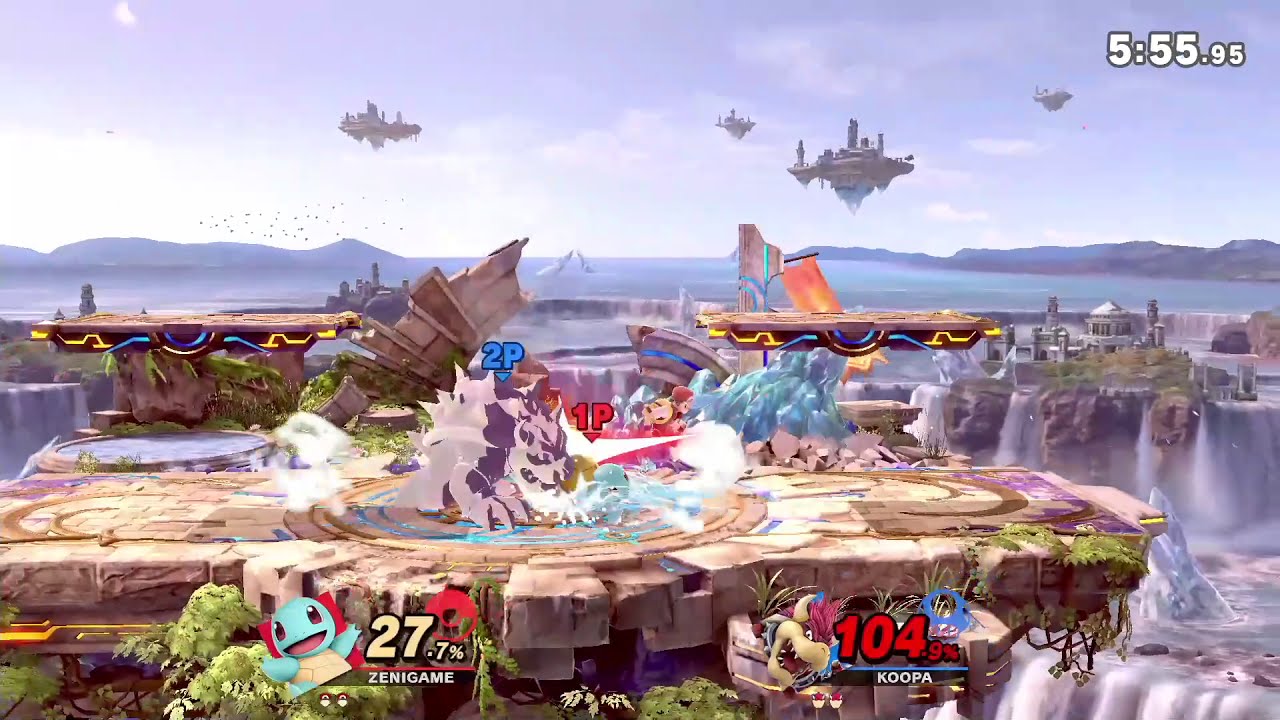The image size is (1280, 720).
Task: Click the blue bar under KOOPA's name
Action: coord(904,668)
